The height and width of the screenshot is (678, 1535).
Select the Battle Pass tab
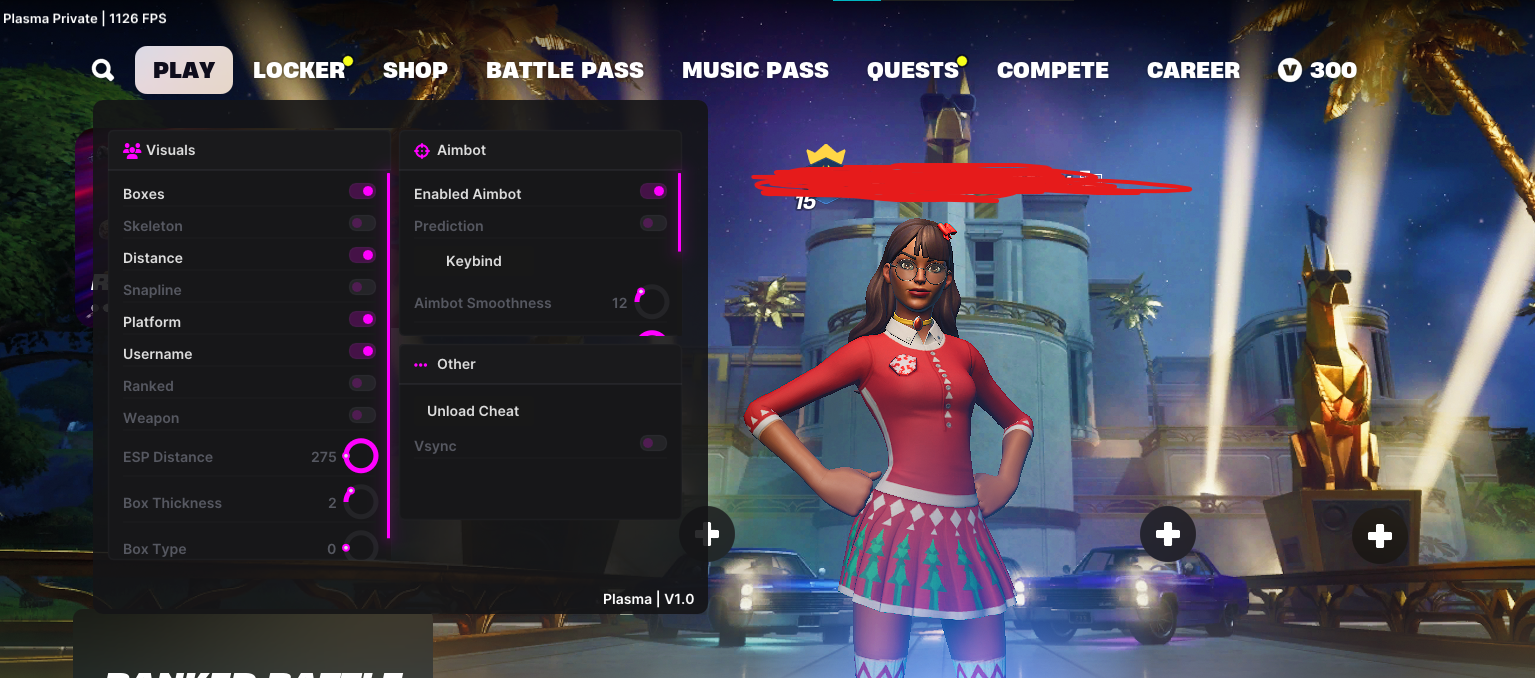coord(565,70)
